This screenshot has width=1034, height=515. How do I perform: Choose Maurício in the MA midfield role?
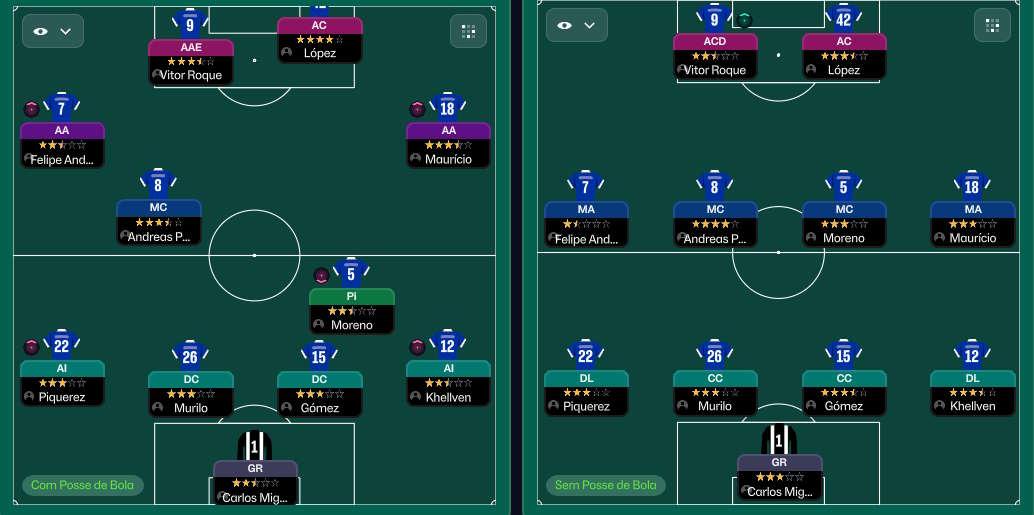pos(972,224)
